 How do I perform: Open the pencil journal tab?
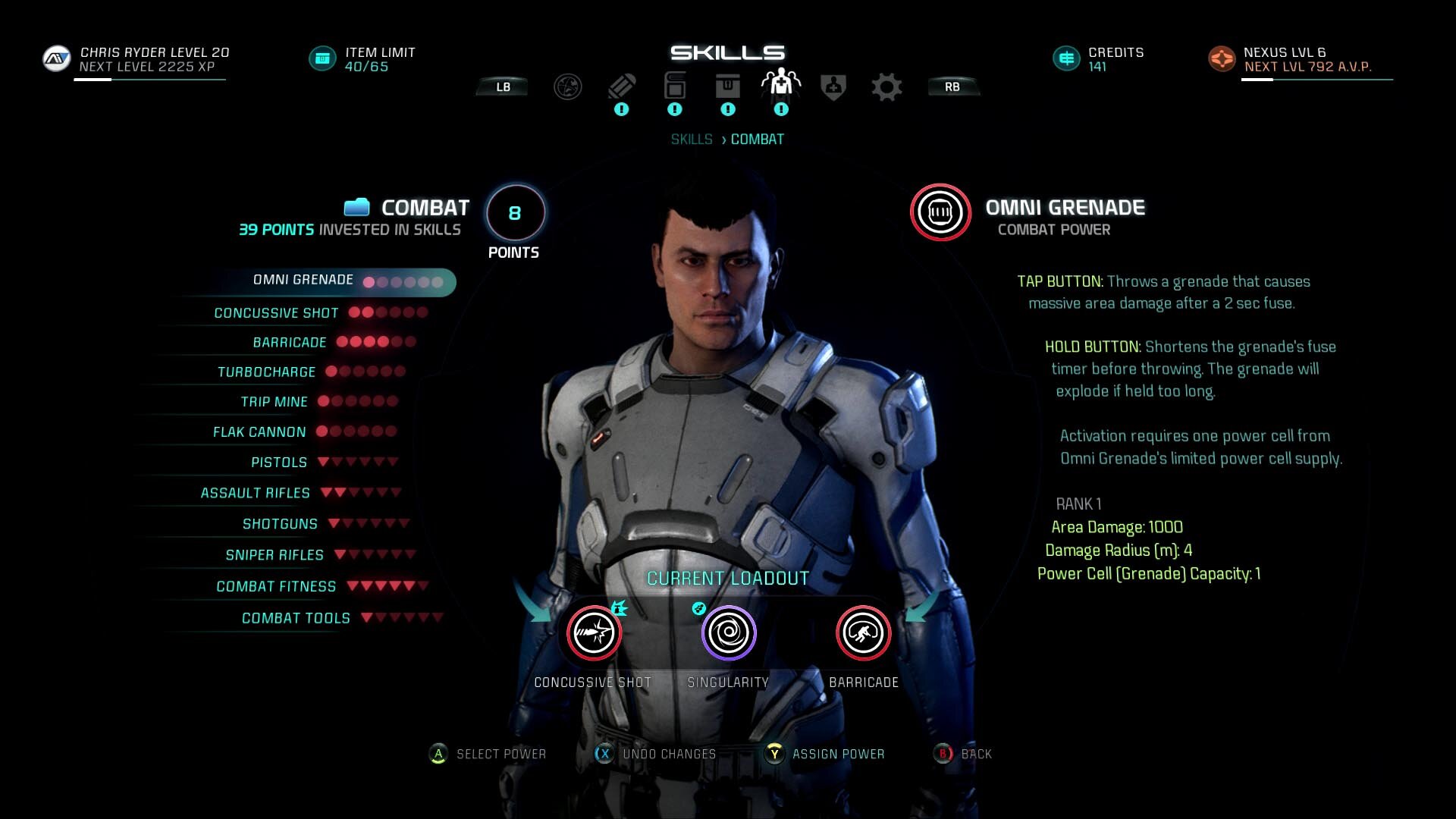621,86
